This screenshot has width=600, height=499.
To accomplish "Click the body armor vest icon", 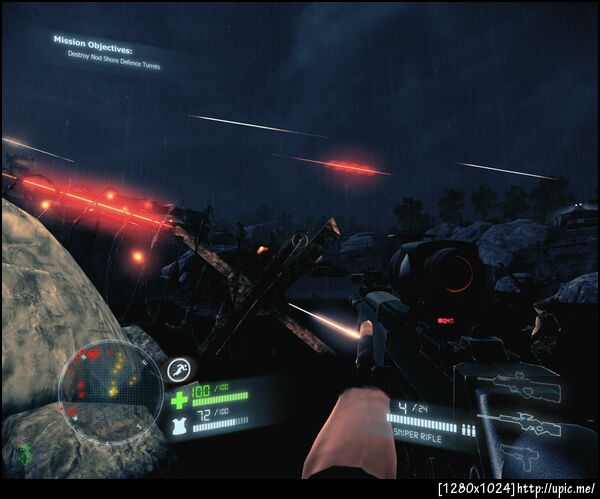I will 181,424.
